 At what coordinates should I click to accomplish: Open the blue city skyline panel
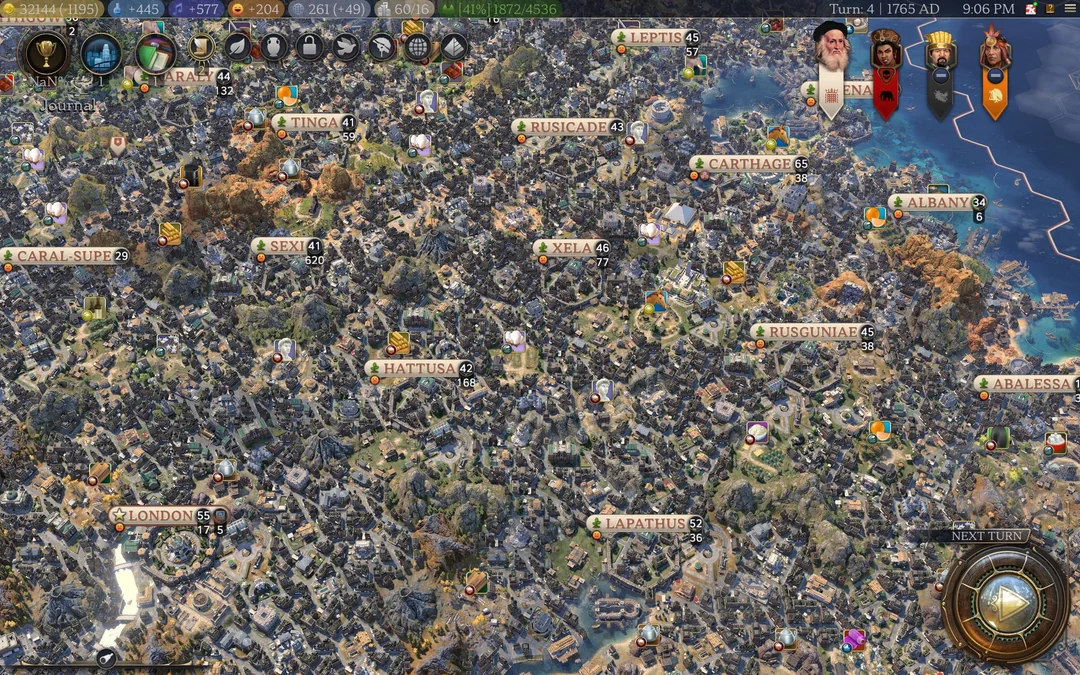coord(101,54)
